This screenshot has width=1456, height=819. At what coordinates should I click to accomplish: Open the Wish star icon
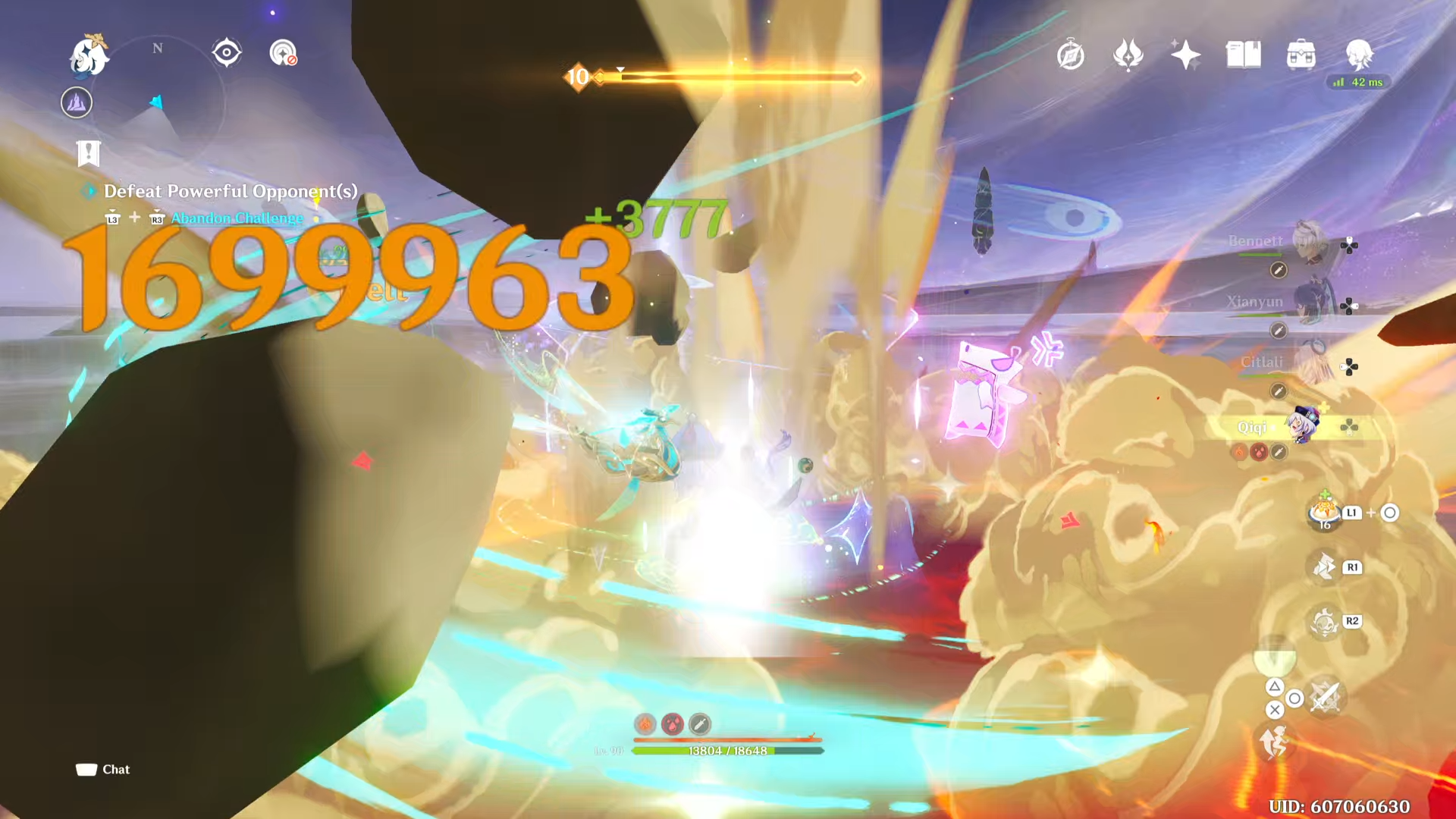1185,54
